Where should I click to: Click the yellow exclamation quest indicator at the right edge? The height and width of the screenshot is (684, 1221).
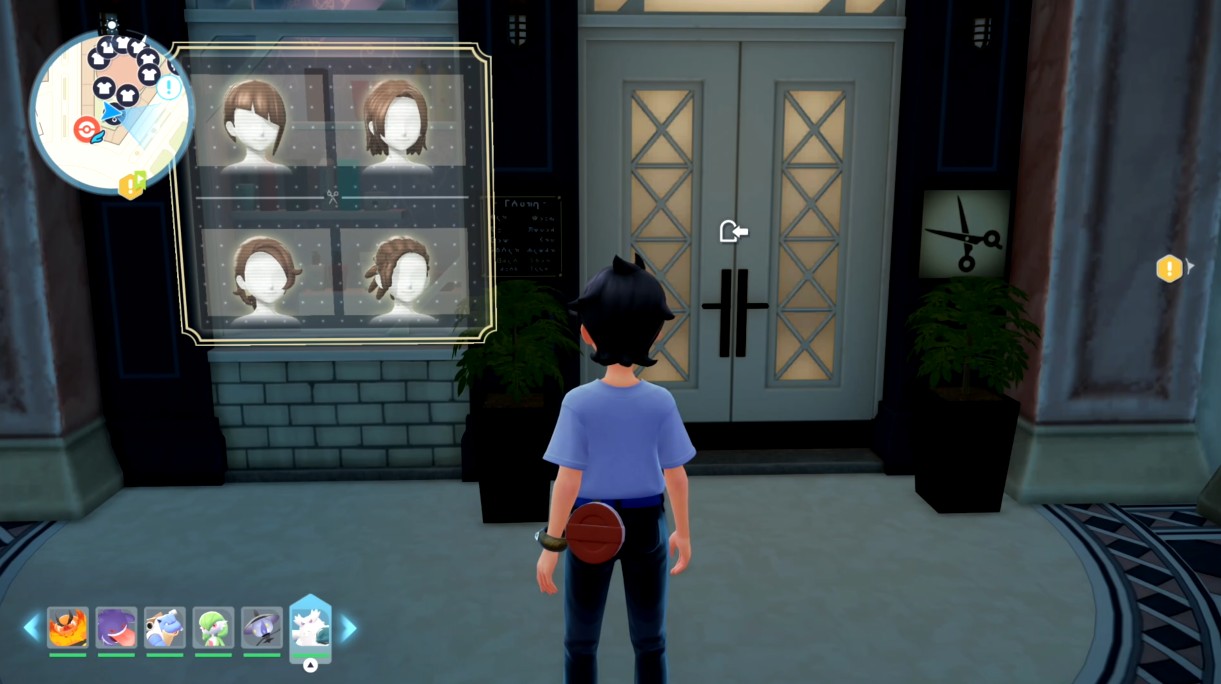[x=1169, y=268]
